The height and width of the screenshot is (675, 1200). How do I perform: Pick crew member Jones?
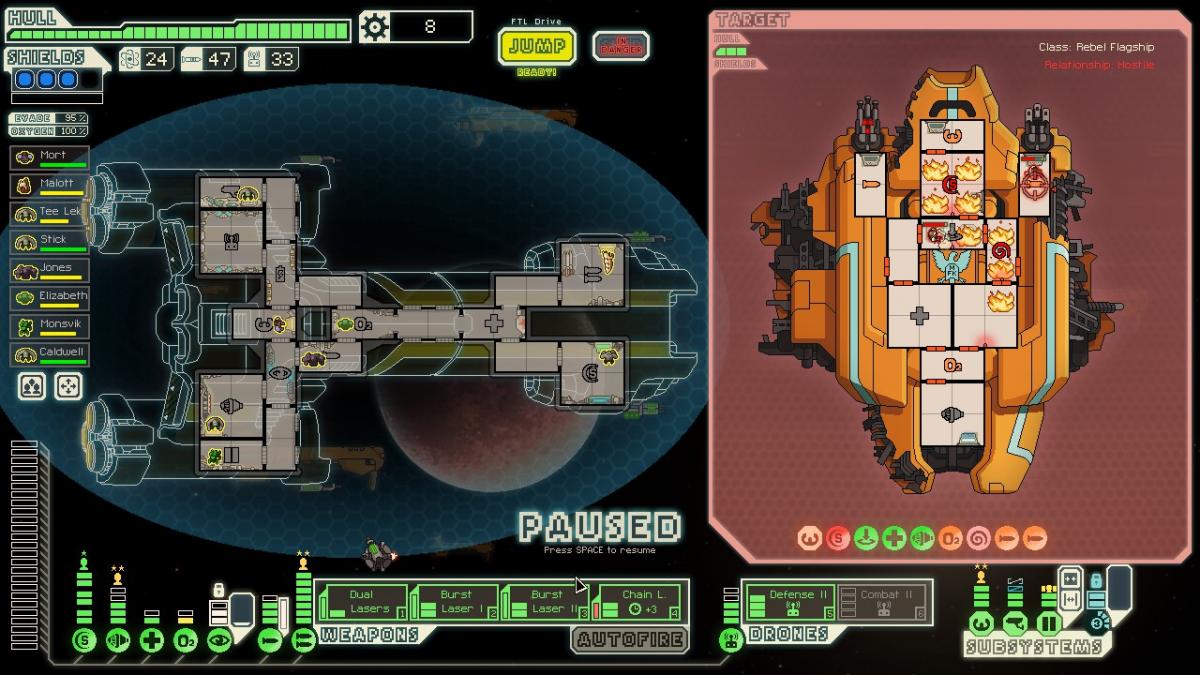50,270
